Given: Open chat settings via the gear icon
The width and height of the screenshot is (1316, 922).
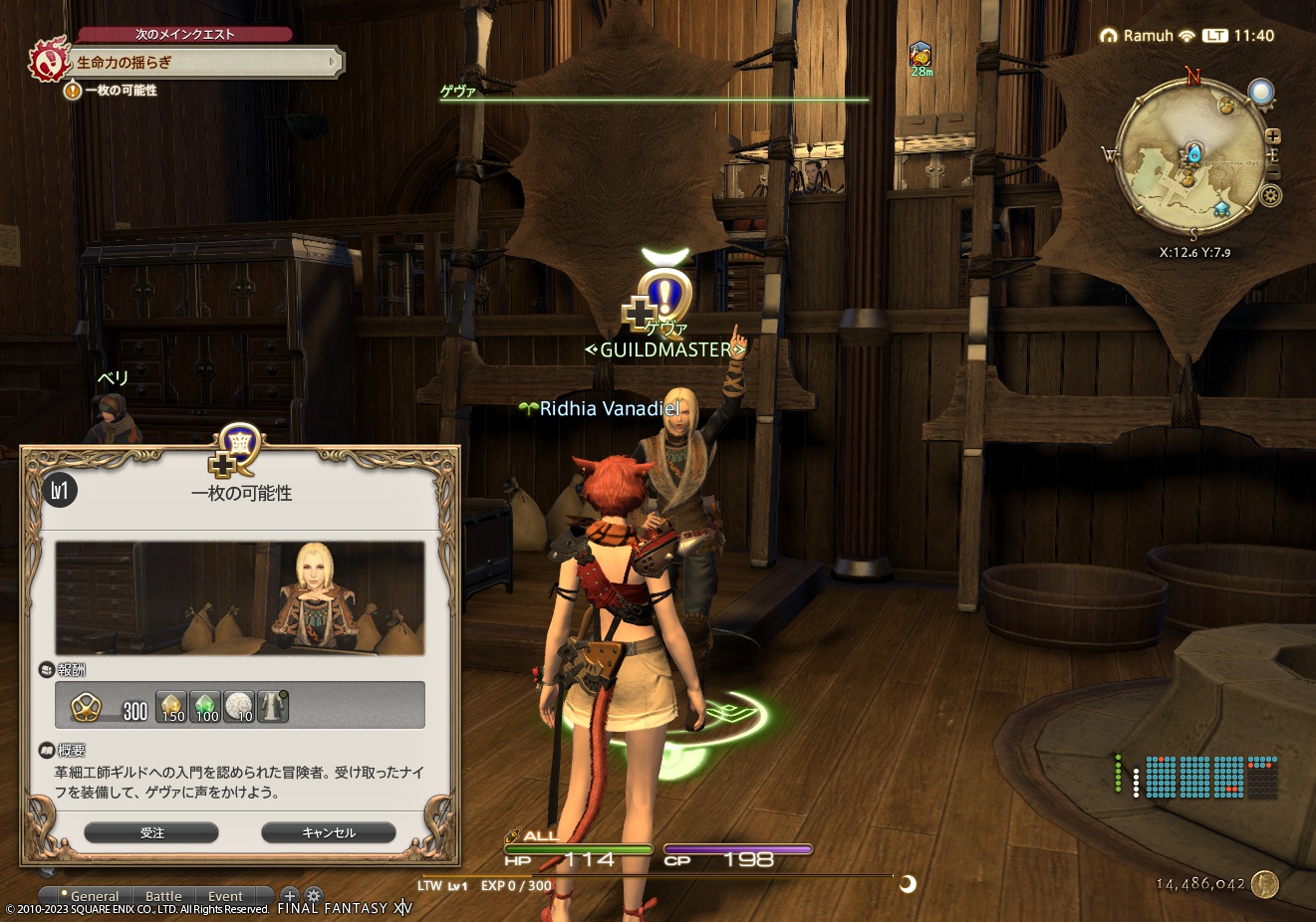Looking at the screenshot, I should (x=313, y=895).
